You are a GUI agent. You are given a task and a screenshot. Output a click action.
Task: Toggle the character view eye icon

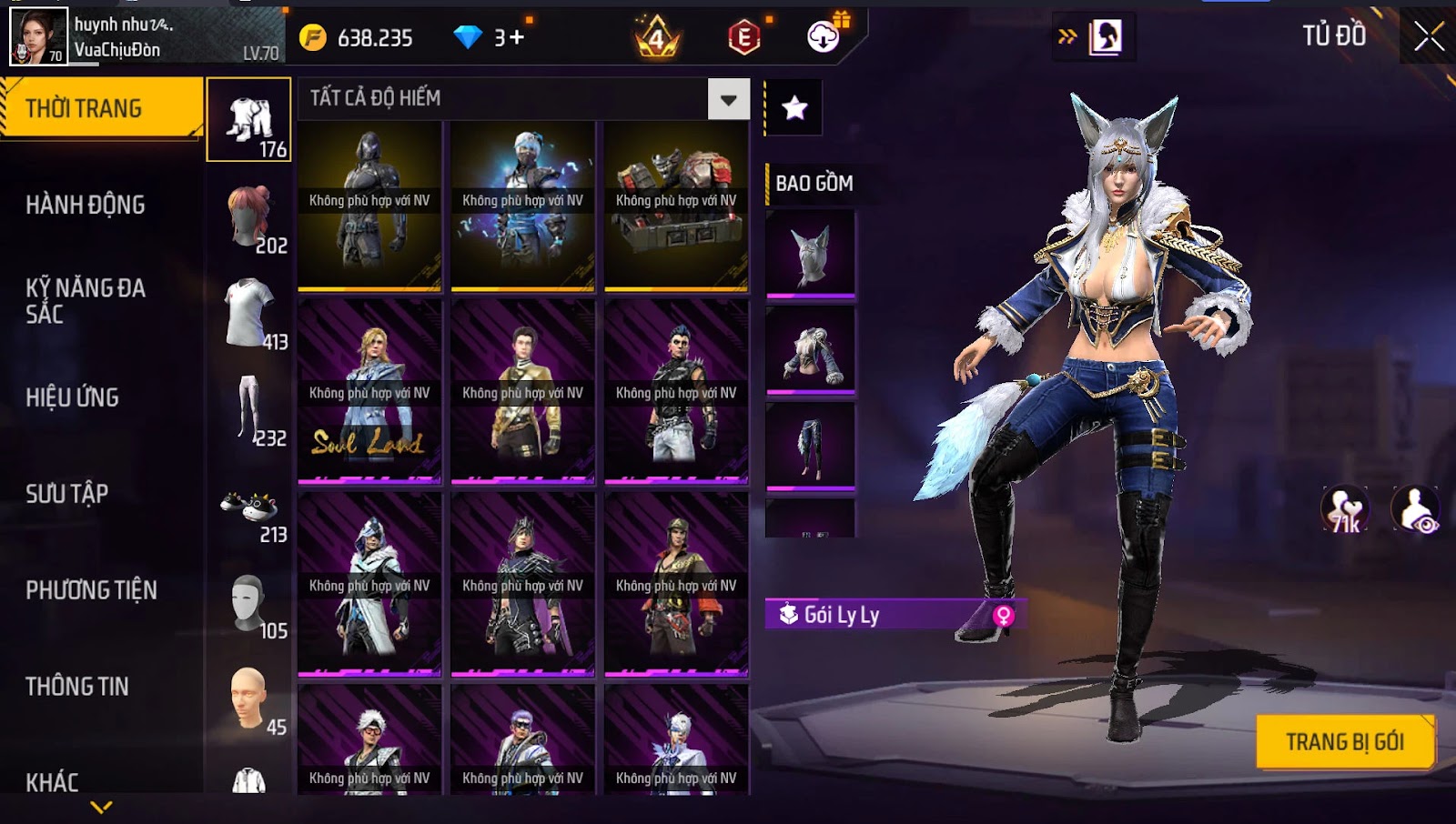[1416, 510]
